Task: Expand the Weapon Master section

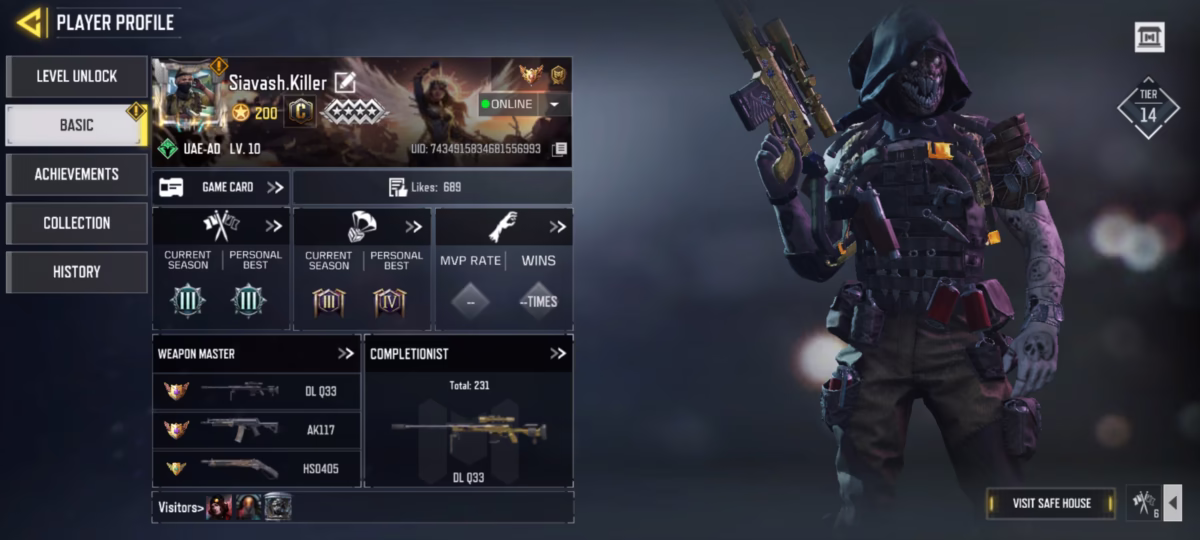Action: pos(346,354)
